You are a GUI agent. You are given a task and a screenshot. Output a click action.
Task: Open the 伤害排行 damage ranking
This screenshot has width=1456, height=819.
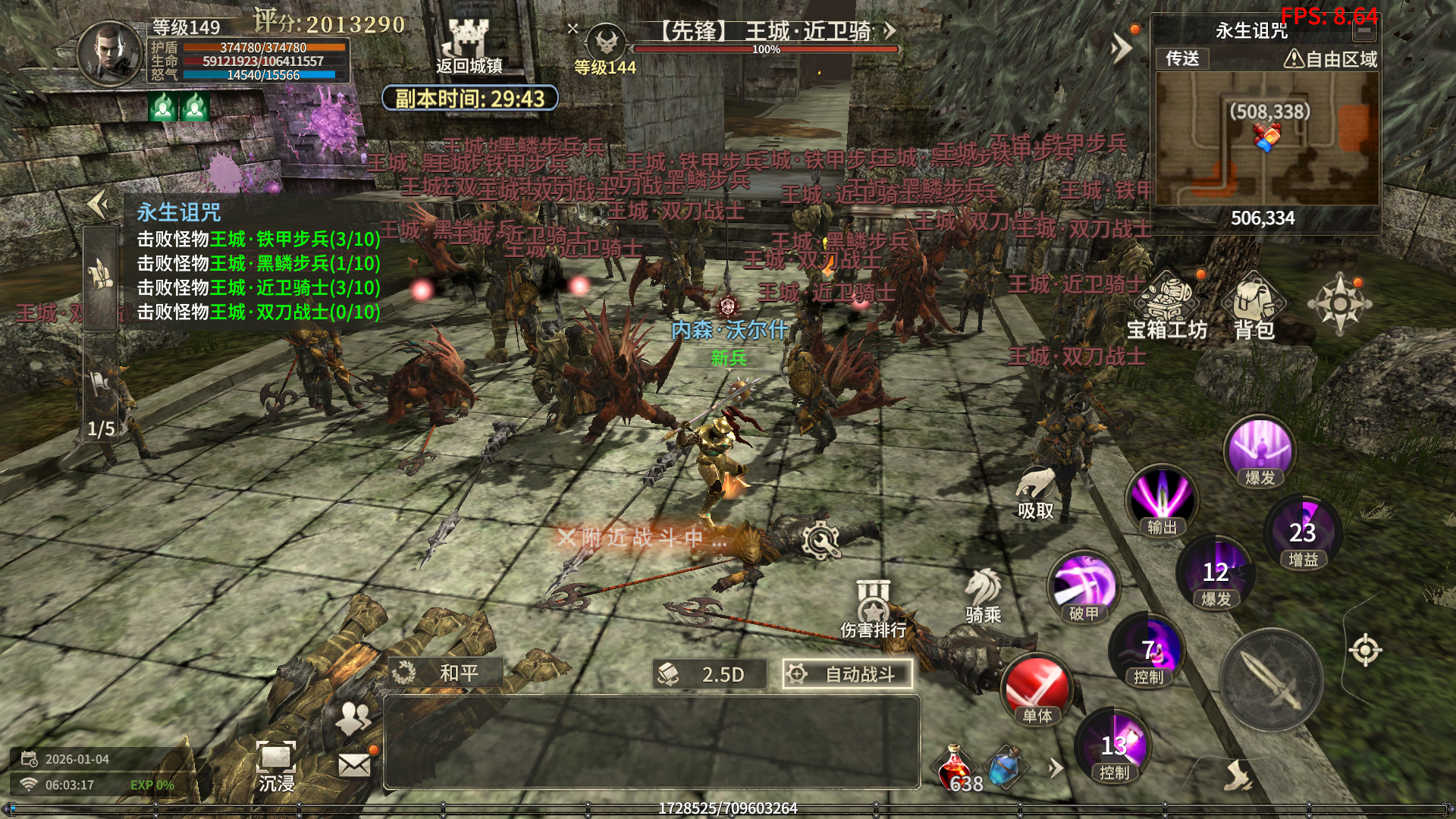pyautogui.click(x=873, y=608)
